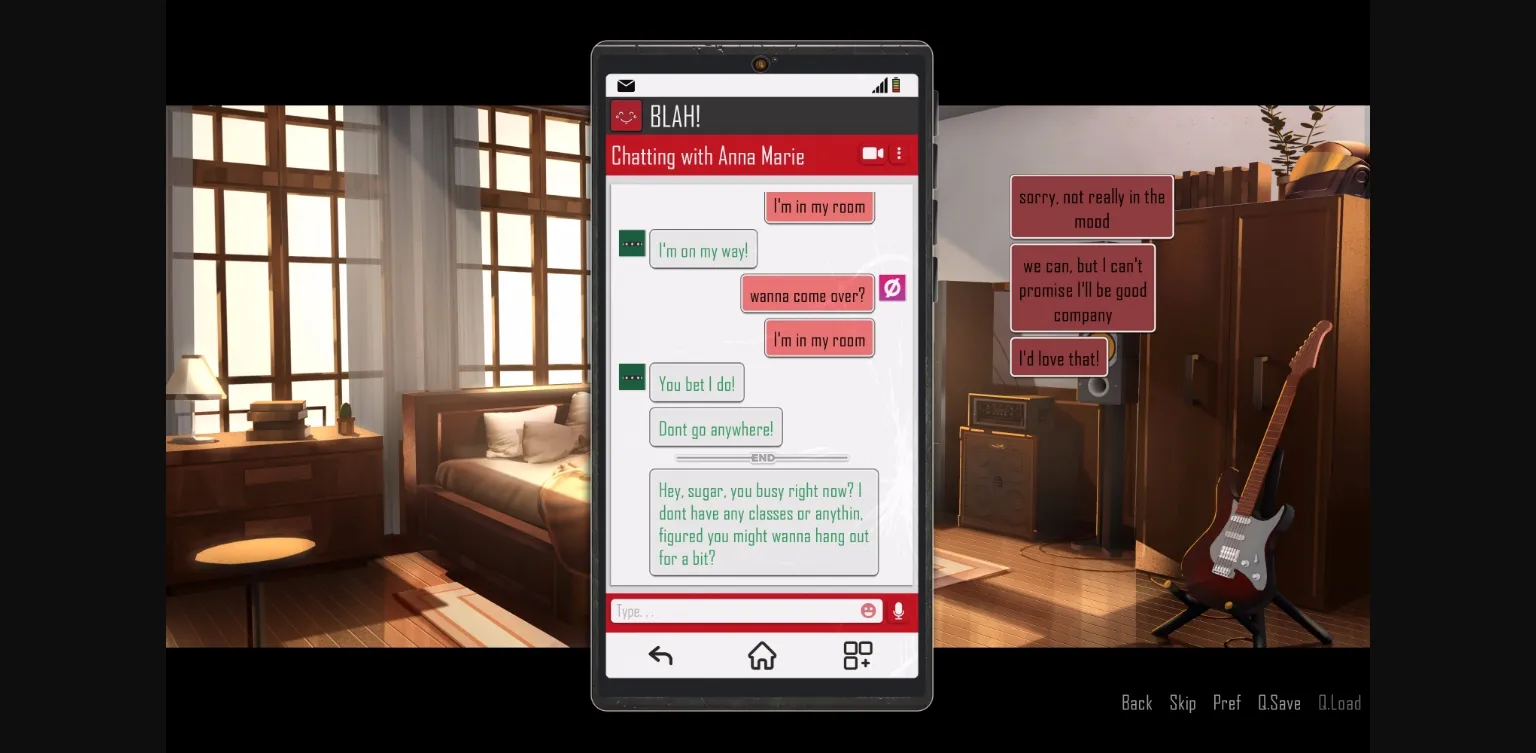Start a video call with Anna Marie

click(871, 153)
